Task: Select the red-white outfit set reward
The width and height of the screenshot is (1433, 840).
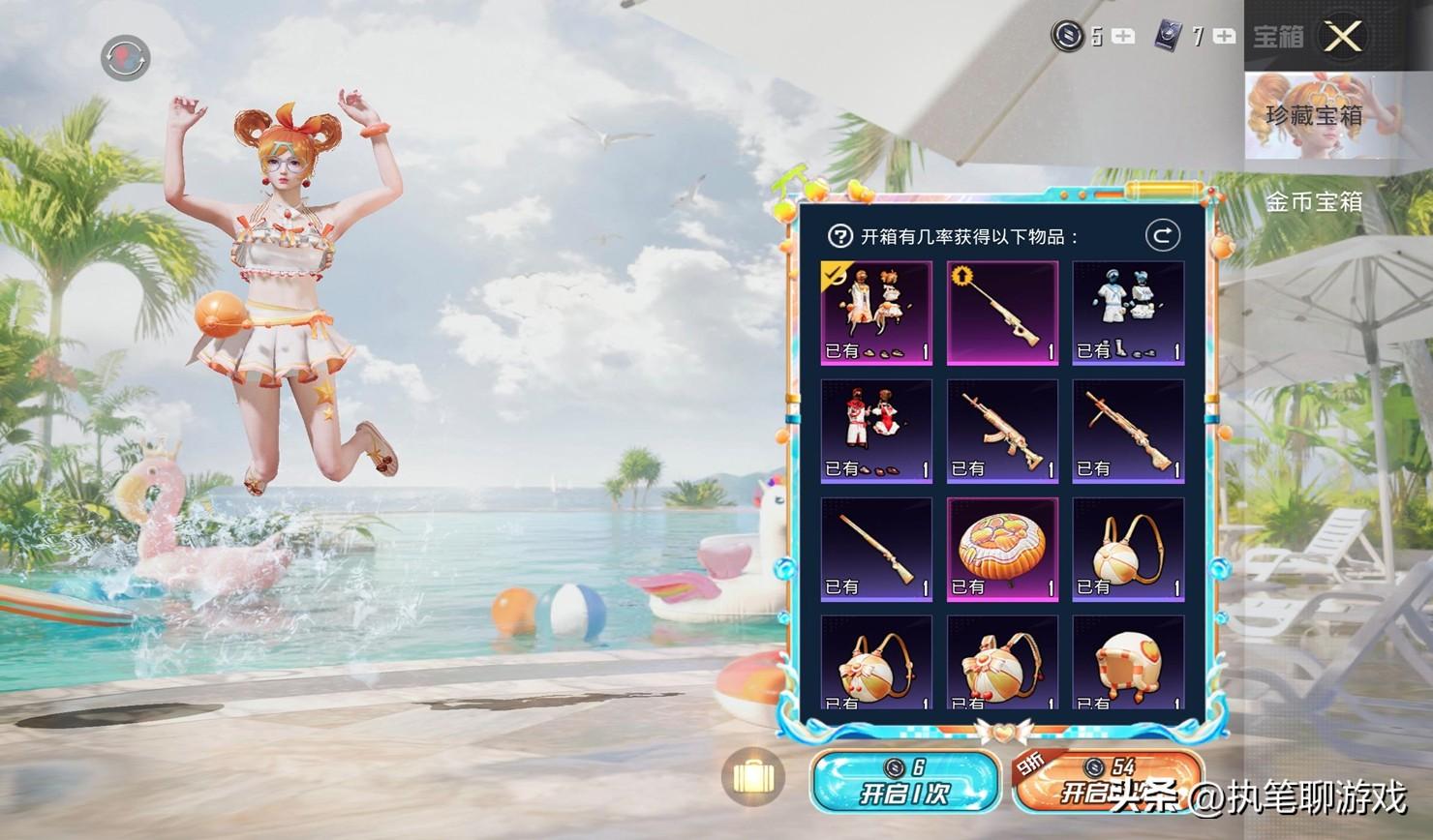Action: [876, 431]
